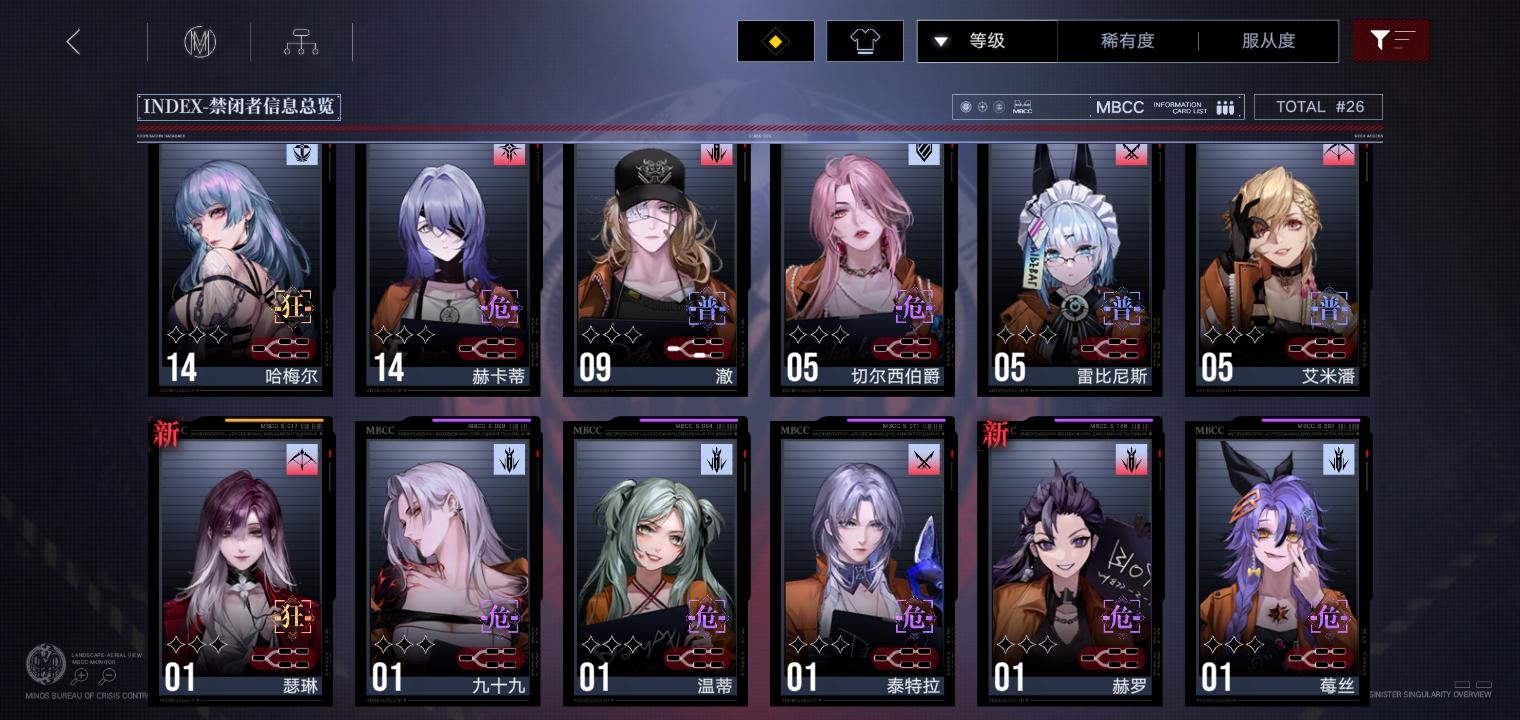This screenshot has width=1520, height=720.
Task: Click the card list grid icon beside MBCC
Action: (1225, 107)
